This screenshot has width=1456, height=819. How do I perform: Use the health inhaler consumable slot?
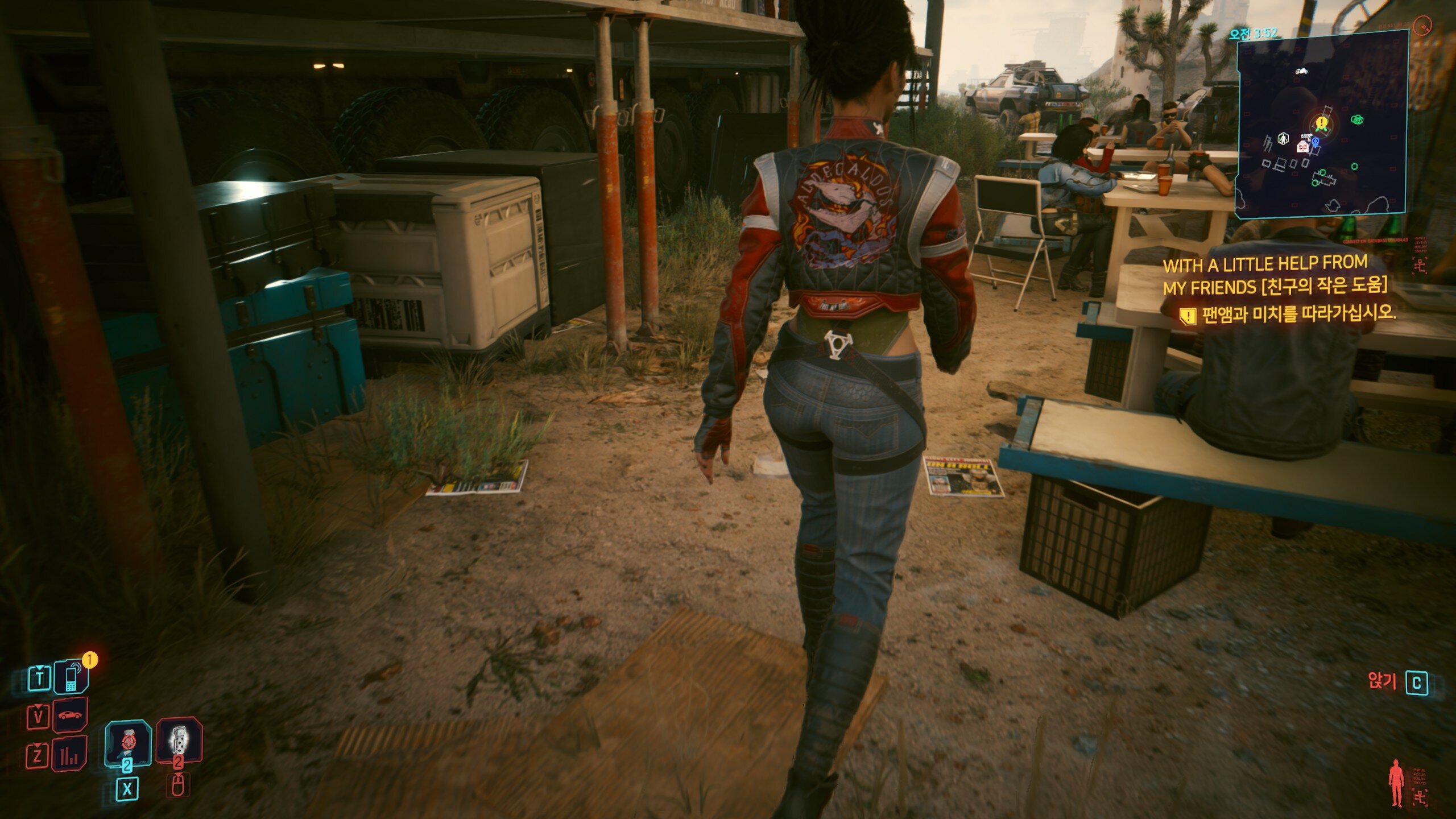[x=128, y=743]
